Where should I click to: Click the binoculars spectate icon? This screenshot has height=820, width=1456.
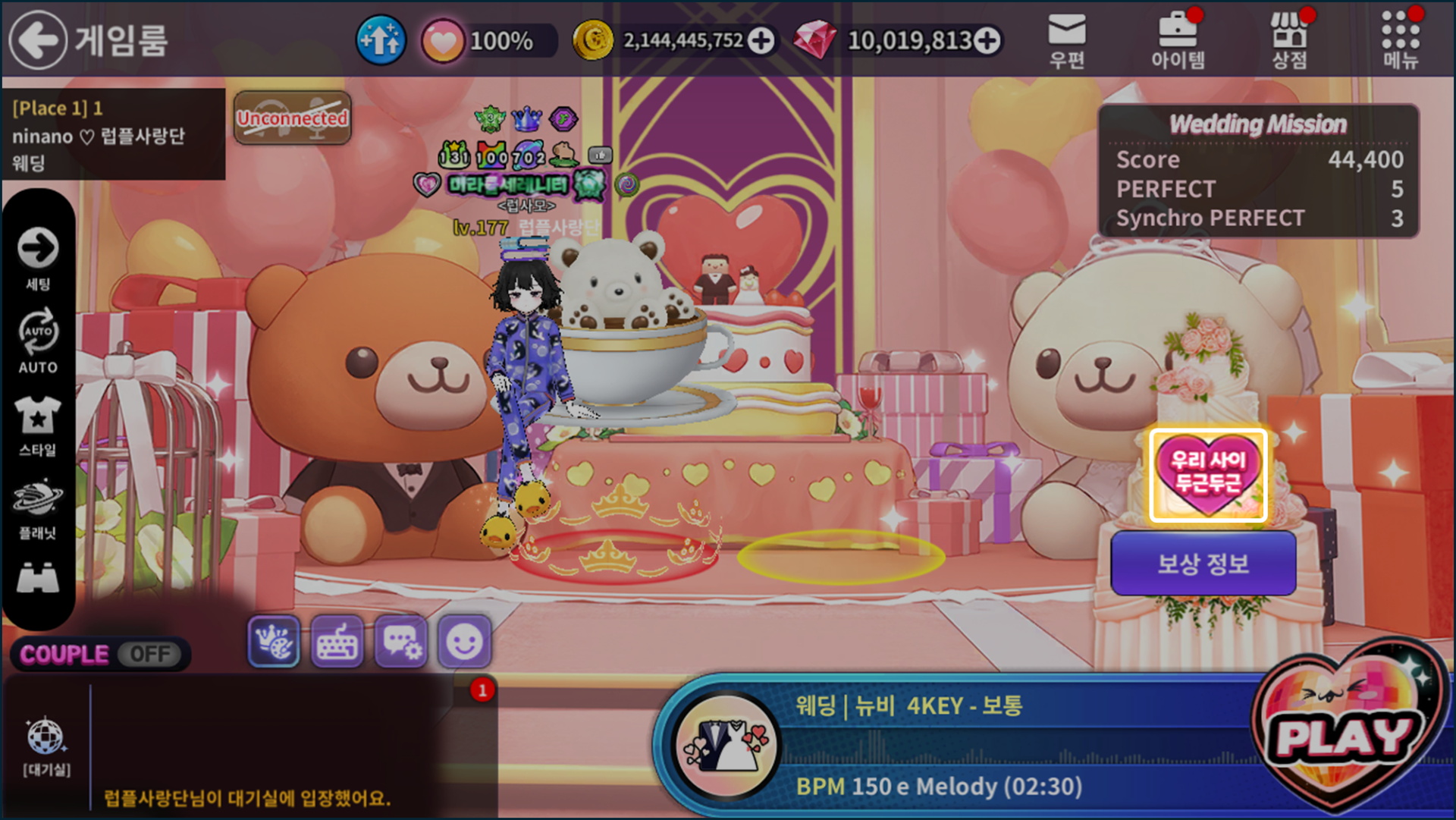tap(38, 579)
